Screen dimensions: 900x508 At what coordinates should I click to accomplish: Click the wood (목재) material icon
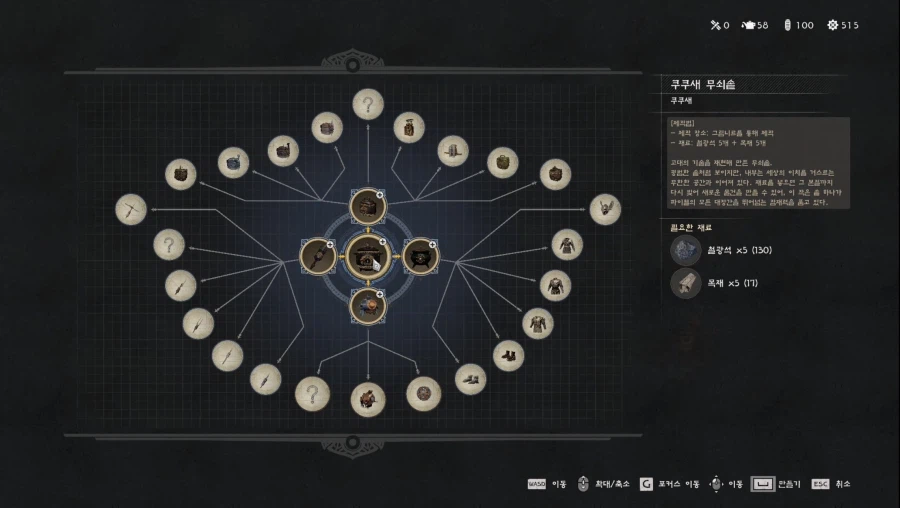tap(686, 283)
